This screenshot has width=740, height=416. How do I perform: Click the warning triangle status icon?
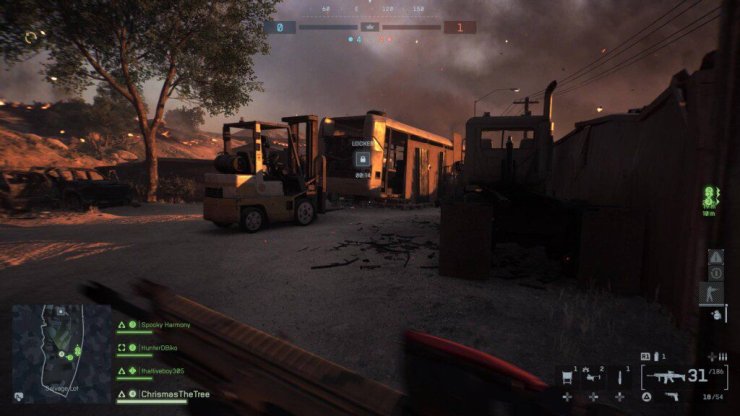pyautogui.click(x=716, y=257)
